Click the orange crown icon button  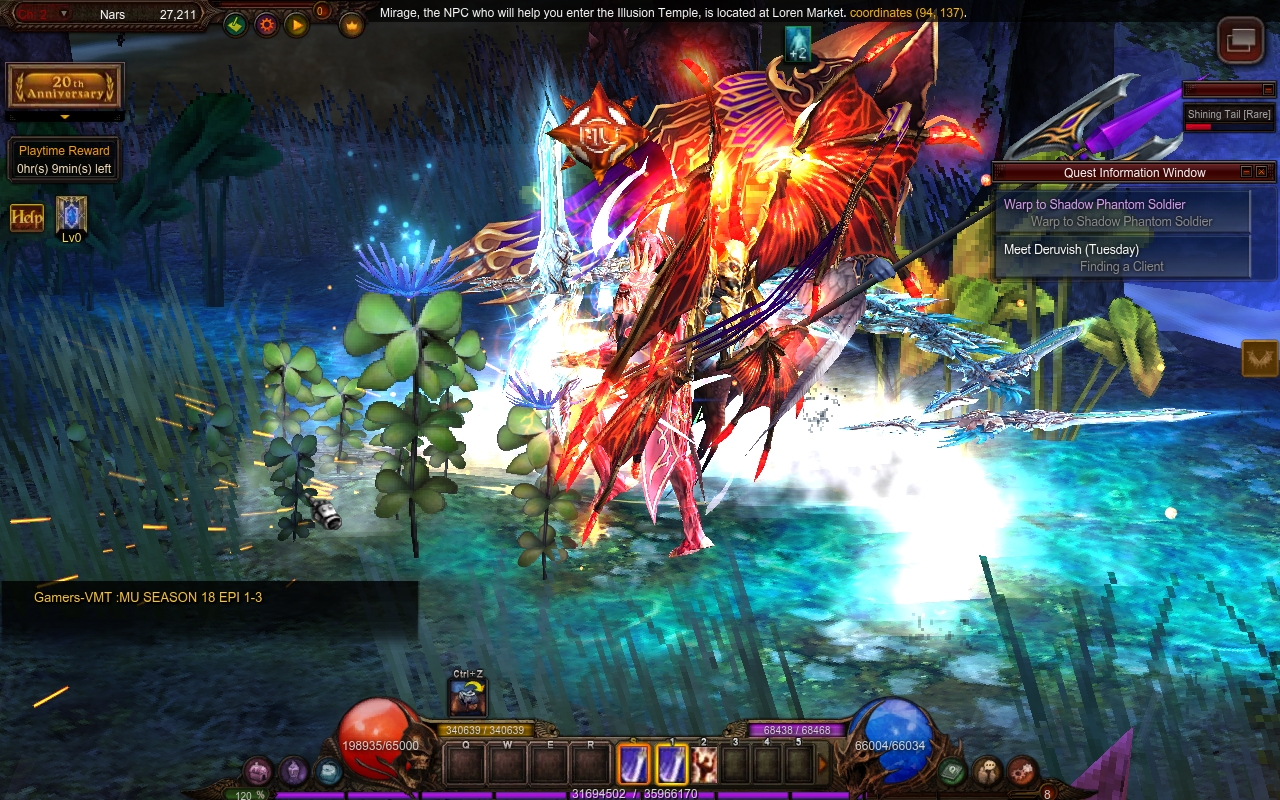351,25
